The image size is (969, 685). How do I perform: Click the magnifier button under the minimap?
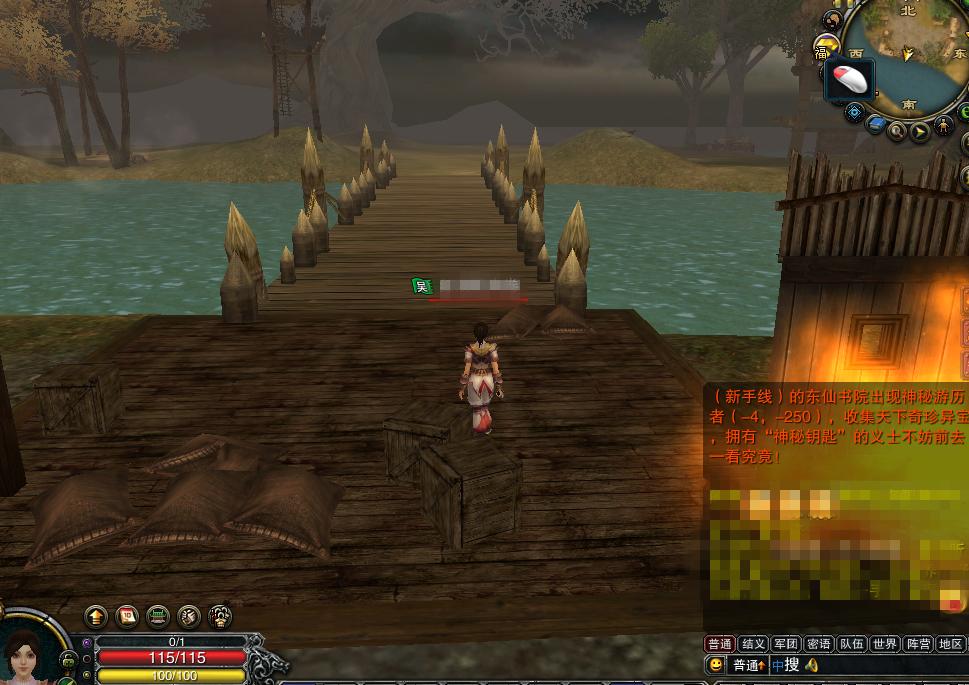pyautogui.click(x=897, y=131)
